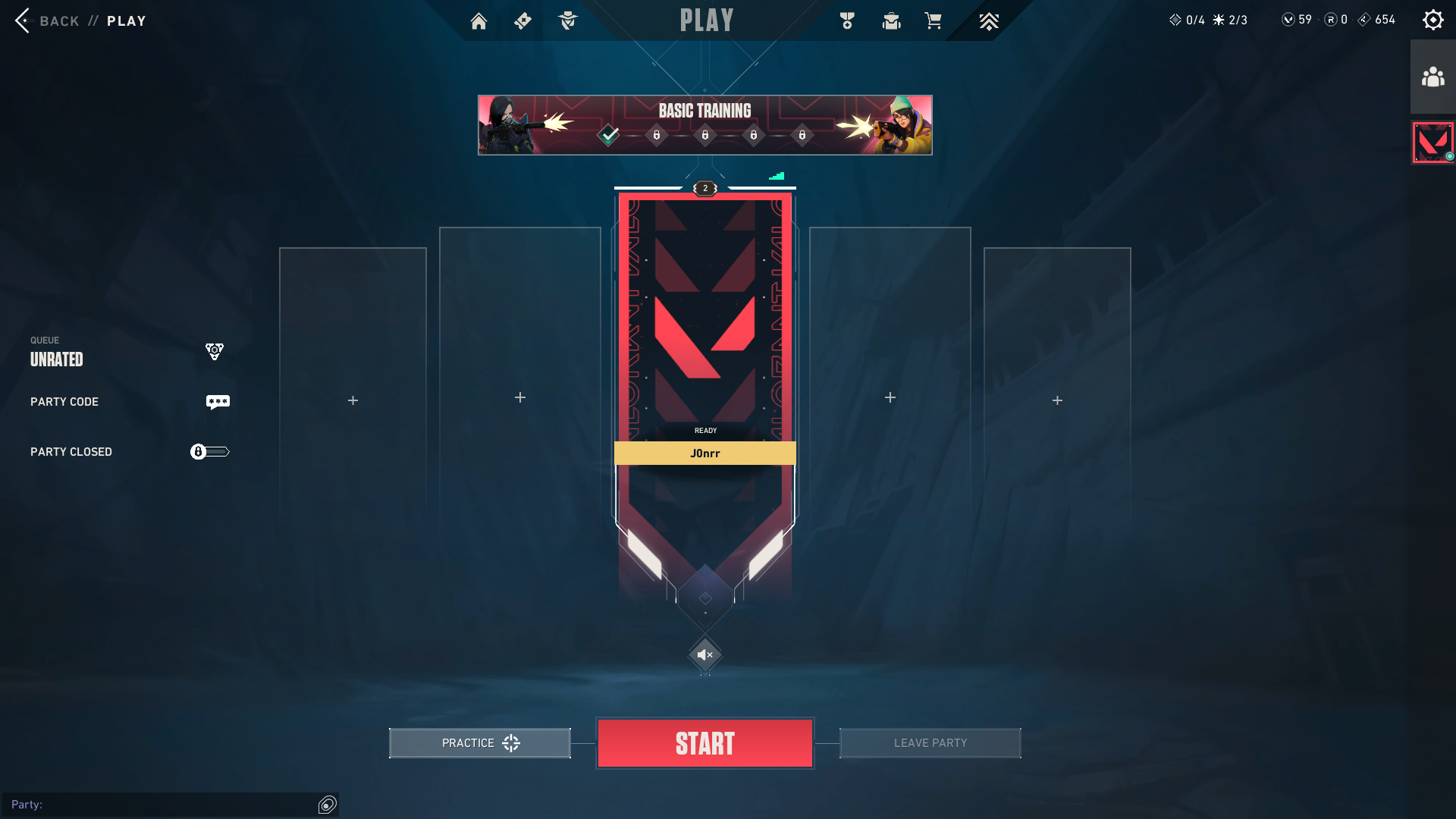
Task: Open the career medal icon
Action: (847, 21)
